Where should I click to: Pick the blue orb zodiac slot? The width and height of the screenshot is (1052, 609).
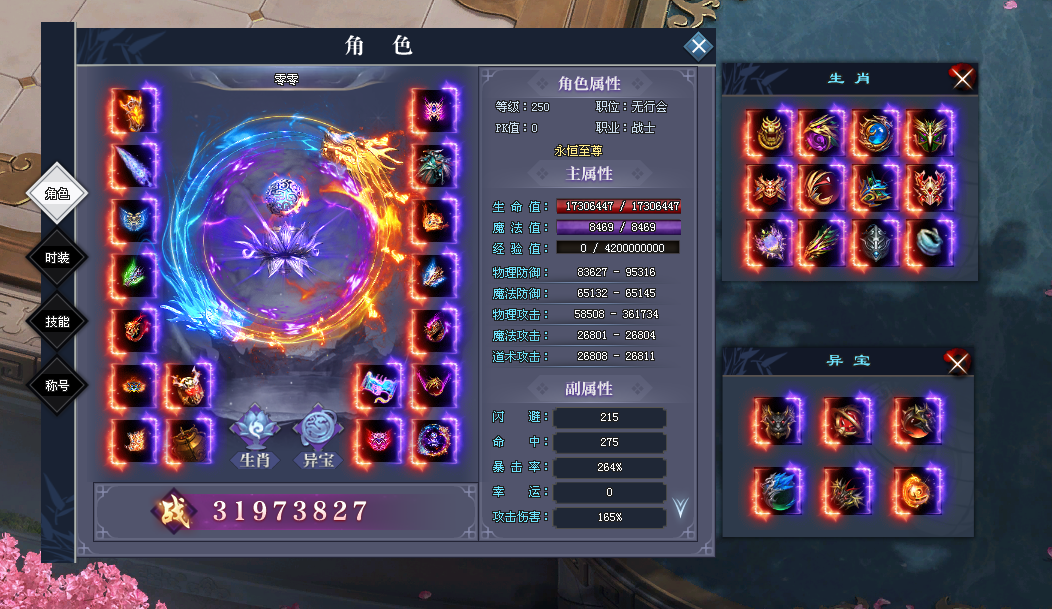point(874,132)
